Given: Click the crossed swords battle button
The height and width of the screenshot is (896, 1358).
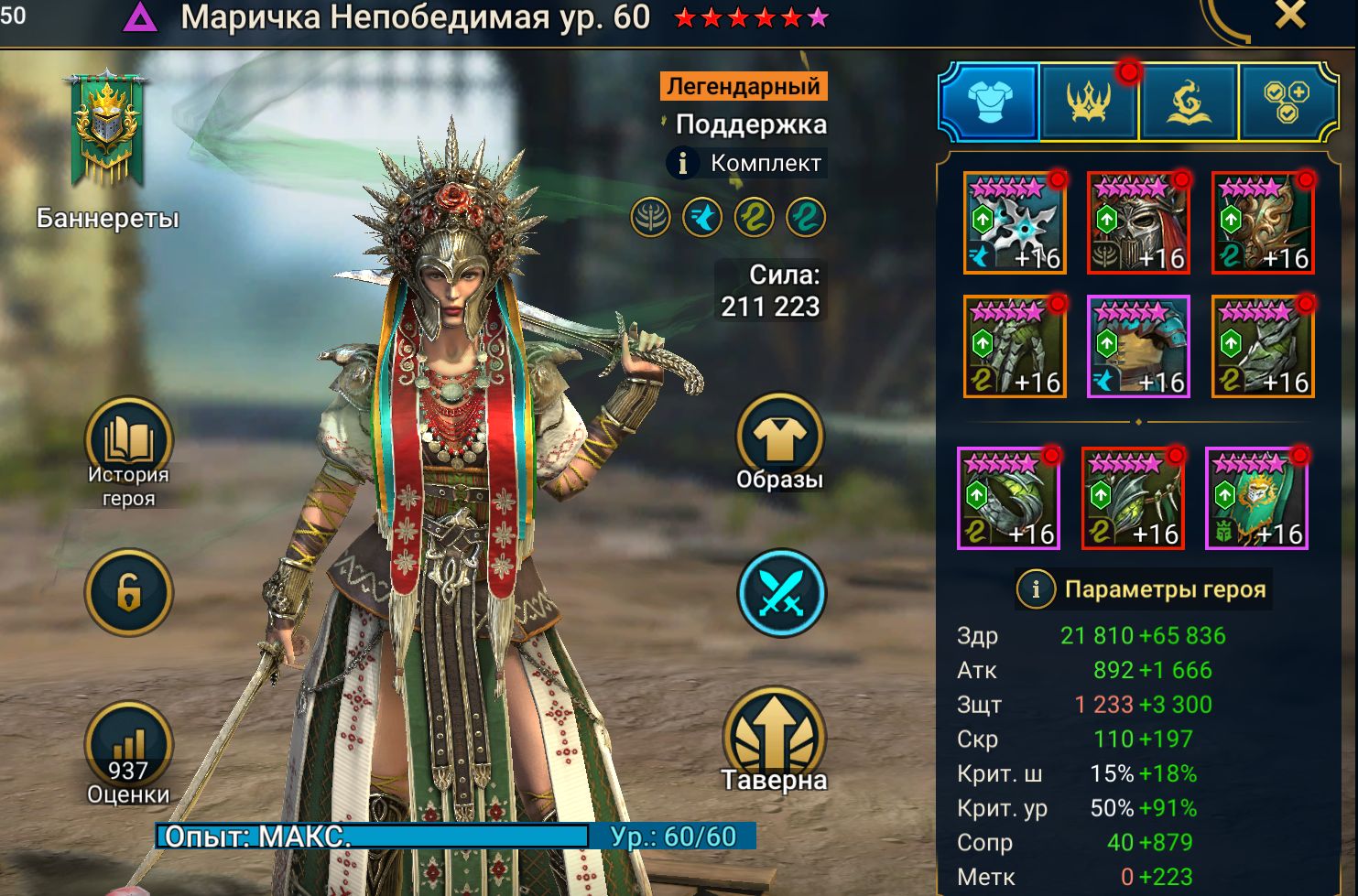Looking at the screenshot, I should click(781, 593).
